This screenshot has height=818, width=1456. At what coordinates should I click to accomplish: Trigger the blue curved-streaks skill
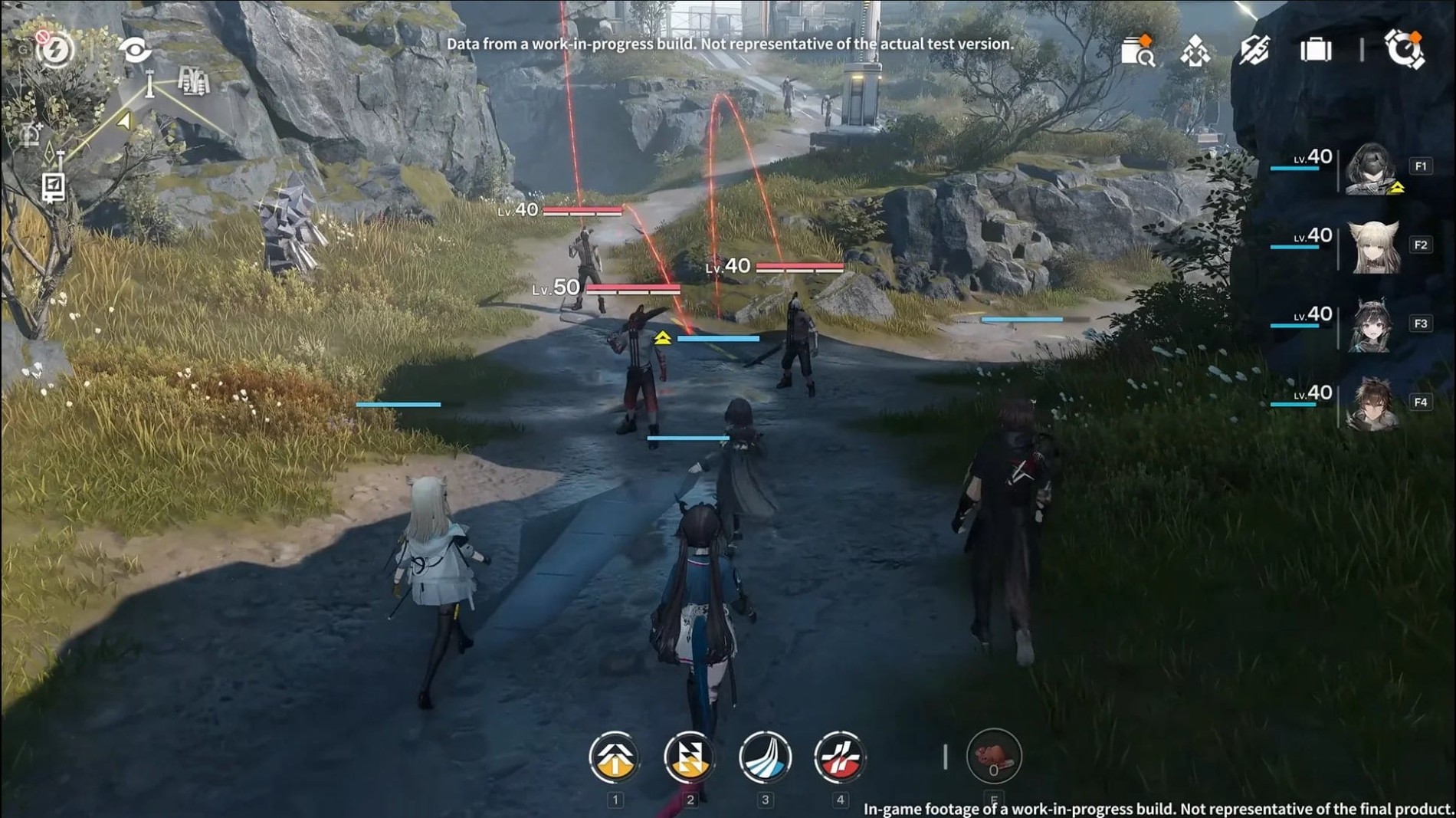(765, 757)
